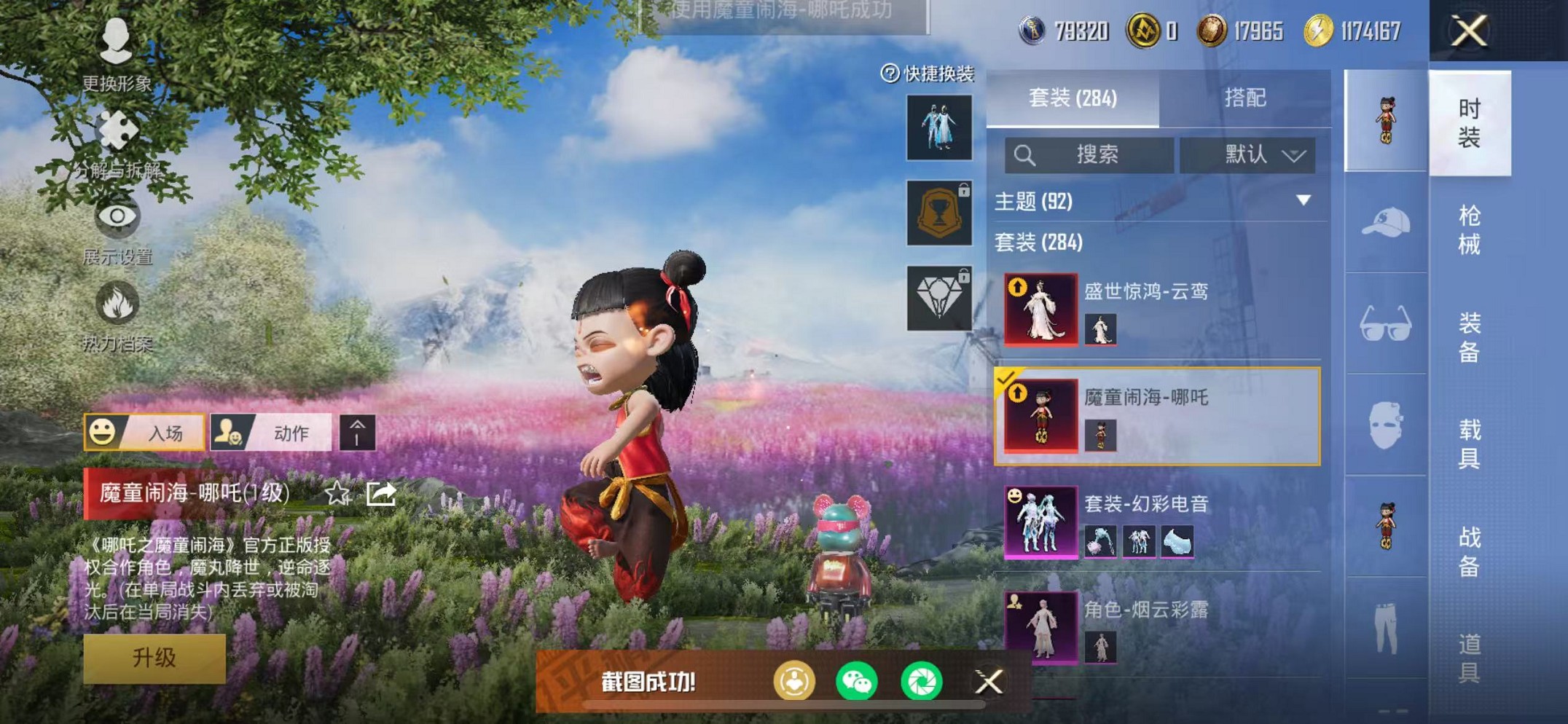Share screenshot via green WeChat icon
Screen dimensions: 1568x724
(857, 682)
